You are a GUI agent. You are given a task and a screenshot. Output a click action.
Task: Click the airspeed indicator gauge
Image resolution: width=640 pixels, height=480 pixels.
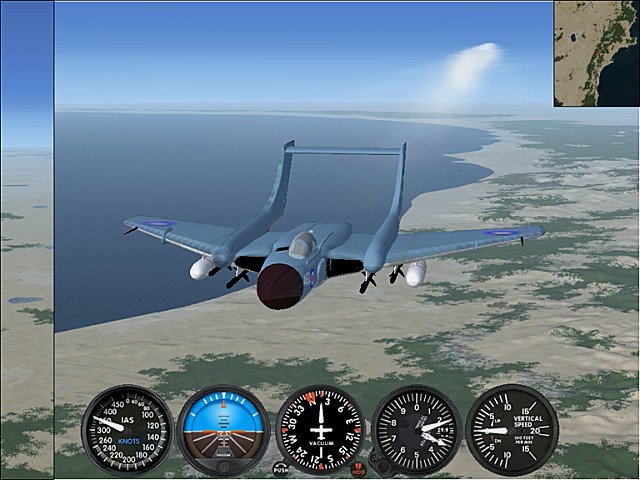(127, 430)
